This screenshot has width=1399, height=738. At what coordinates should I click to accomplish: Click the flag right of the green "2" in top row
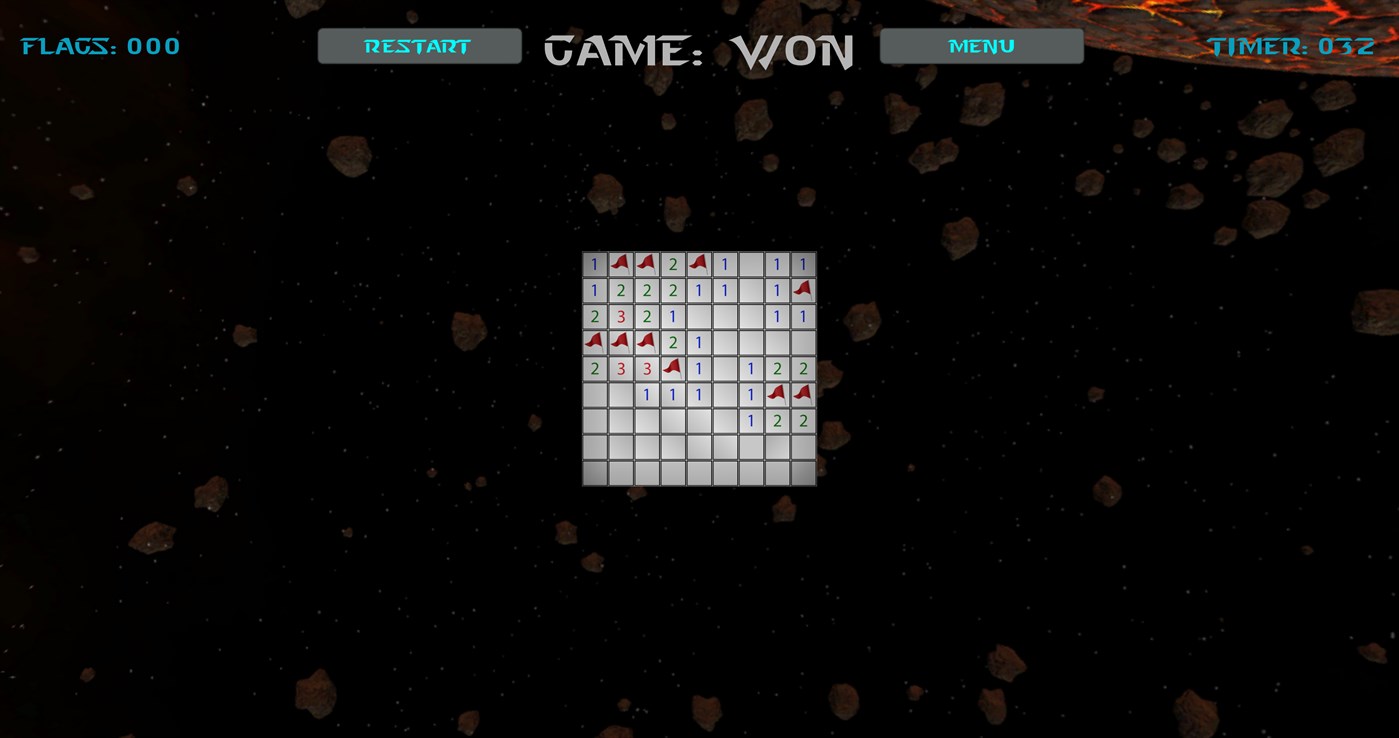pyautogui.click(x=698, y=263)
